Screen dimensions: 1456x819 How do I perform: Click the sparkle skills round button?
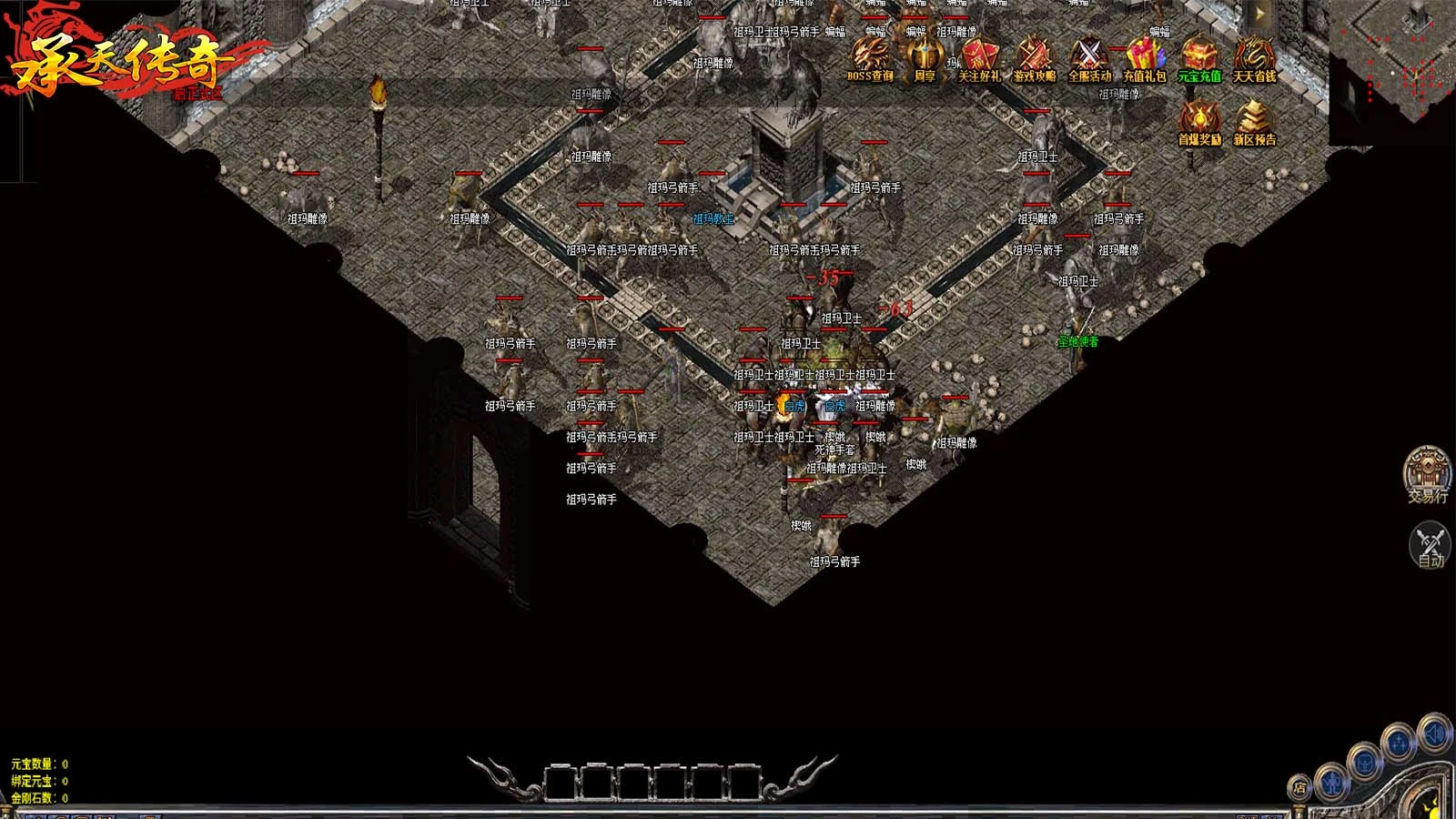1399,744
